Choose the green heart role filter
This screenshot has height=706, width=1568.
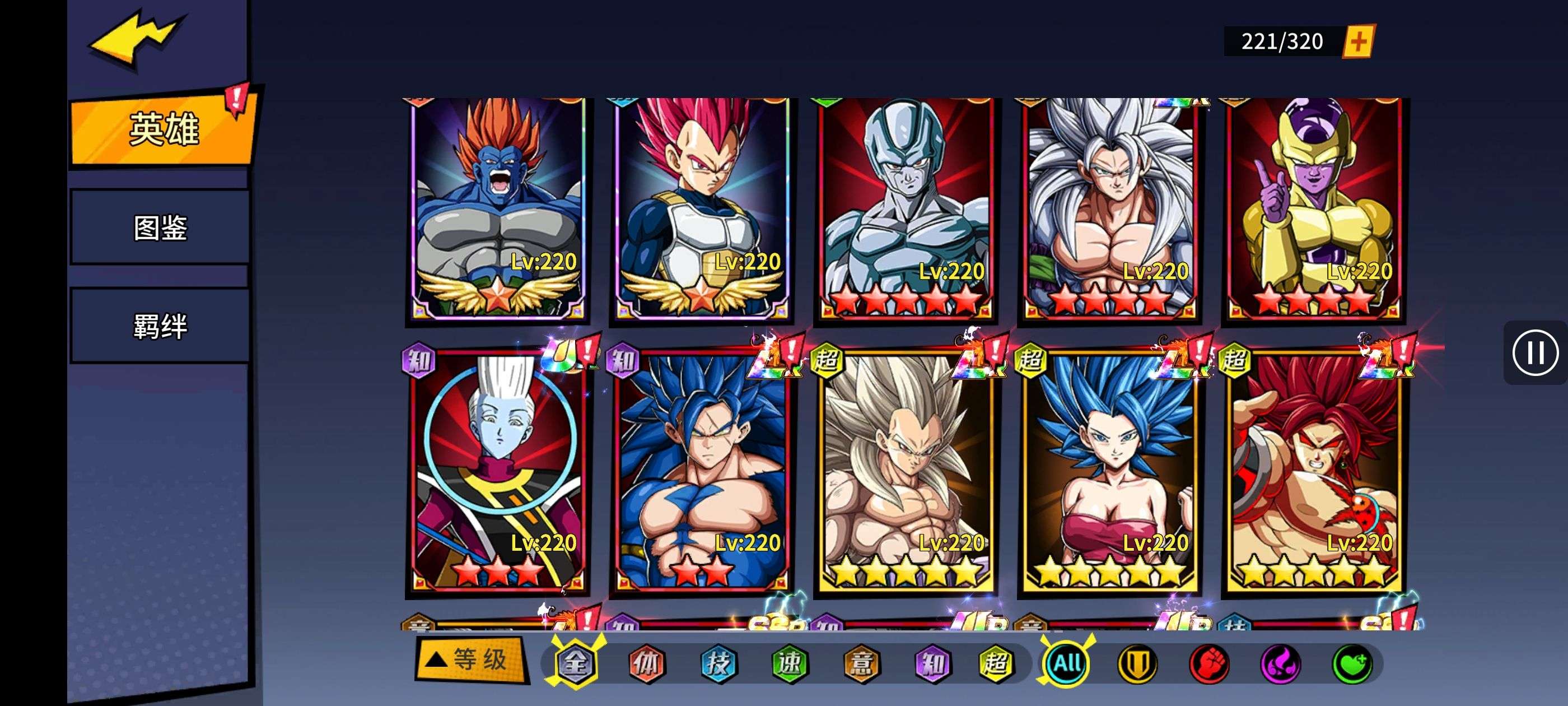click(1351, 663)
